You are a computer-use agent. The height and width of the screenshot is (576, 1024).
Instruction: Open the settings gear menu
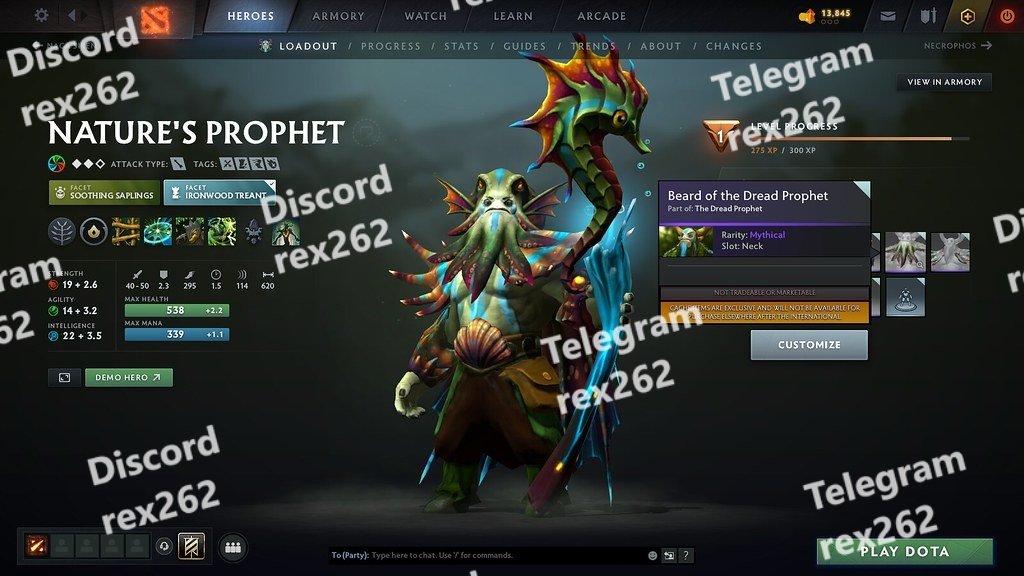point(41,16)
